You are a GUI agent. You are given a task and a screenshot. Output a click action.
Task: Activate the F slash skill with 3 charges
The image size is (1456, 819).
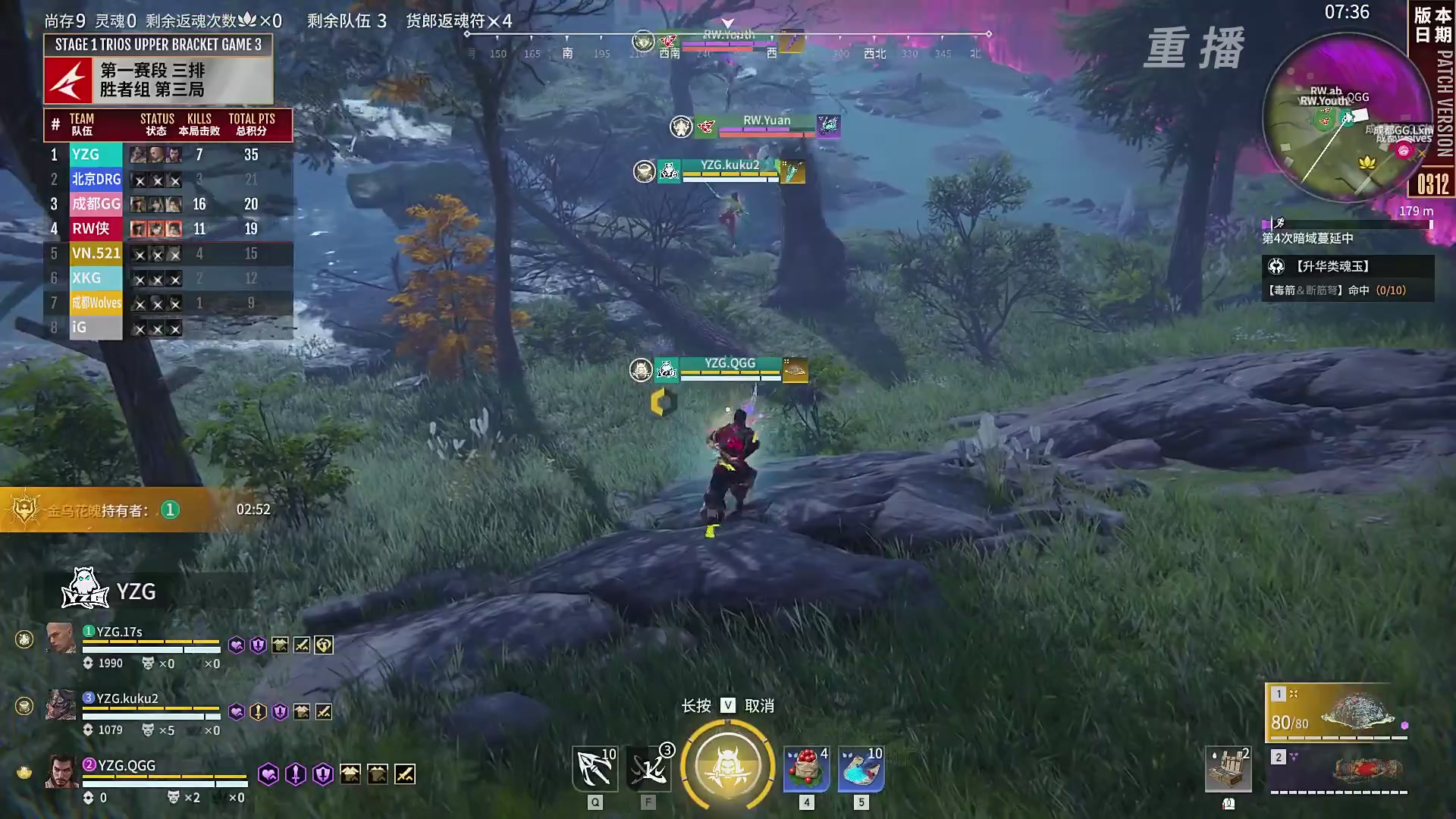[x=648, y=768]
